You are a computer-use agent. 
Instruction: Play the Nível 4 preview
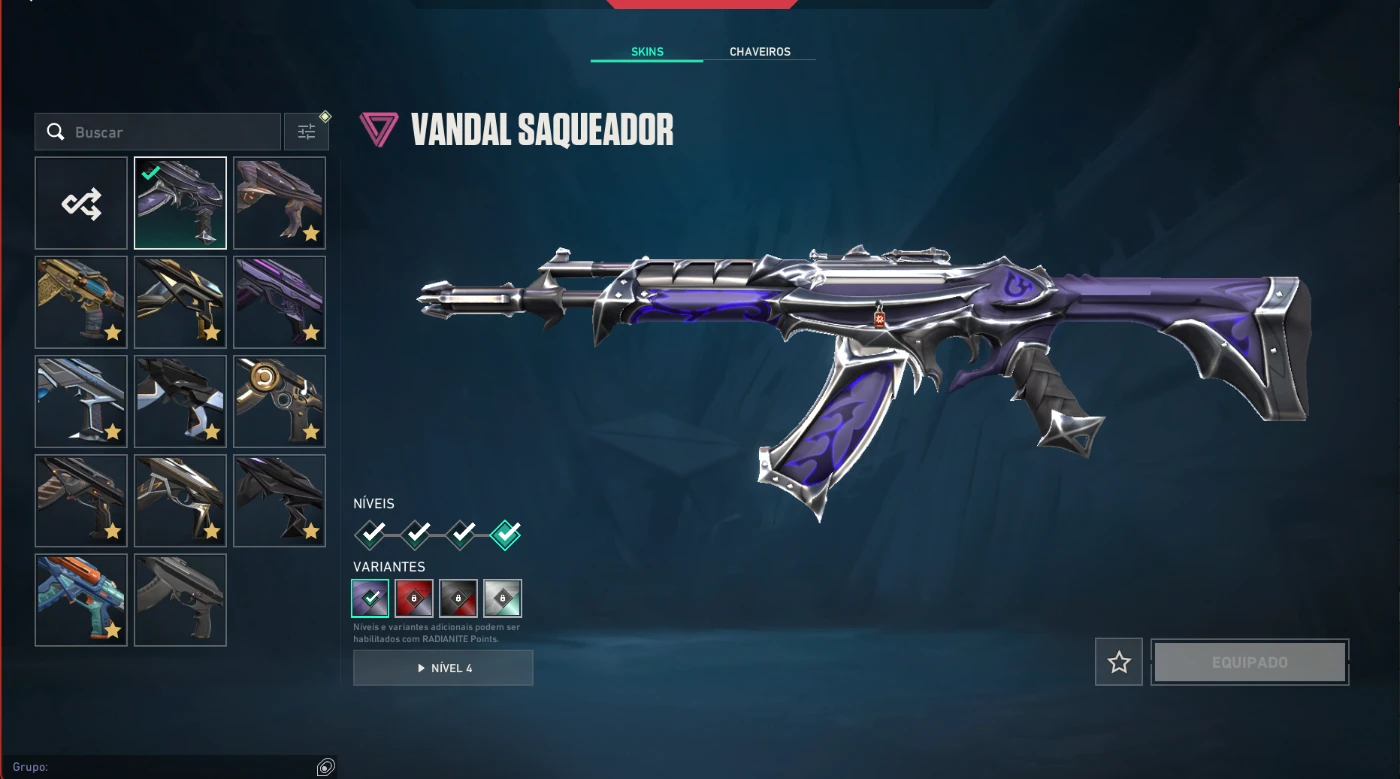click(x=443, y=668)
